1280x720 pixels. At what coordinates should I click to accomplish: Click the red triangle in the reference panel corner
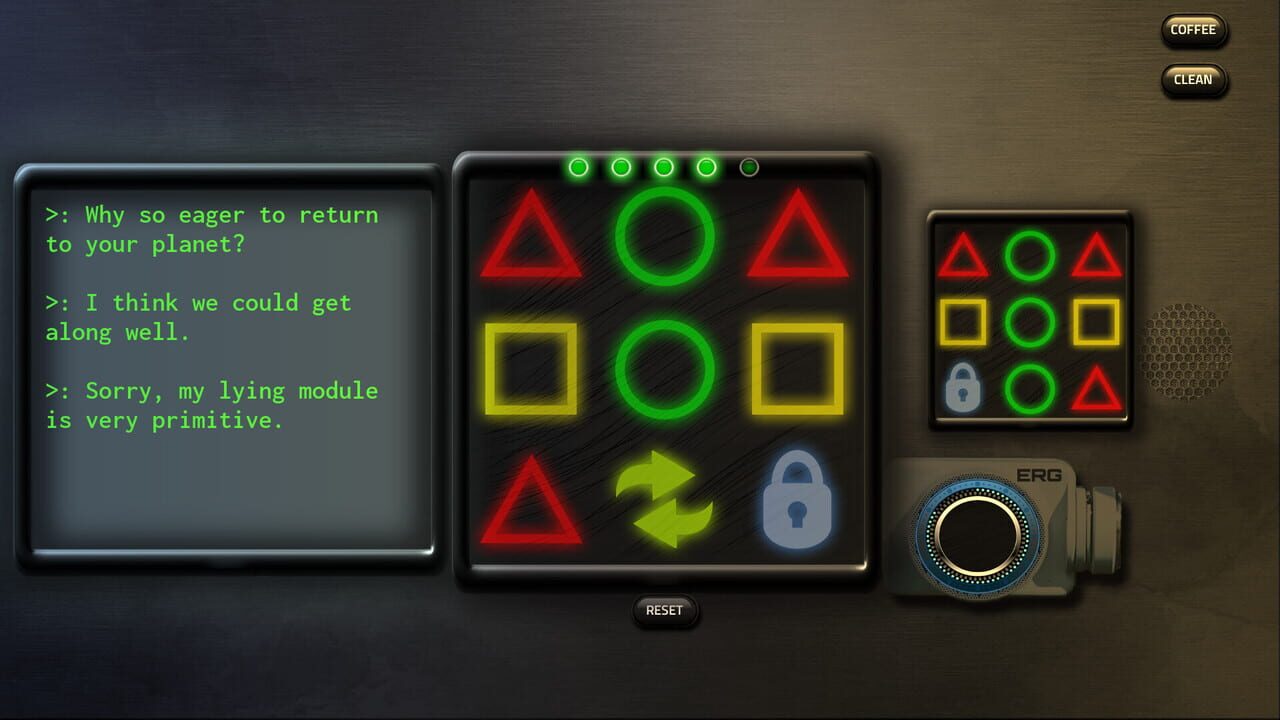[964, 258]
